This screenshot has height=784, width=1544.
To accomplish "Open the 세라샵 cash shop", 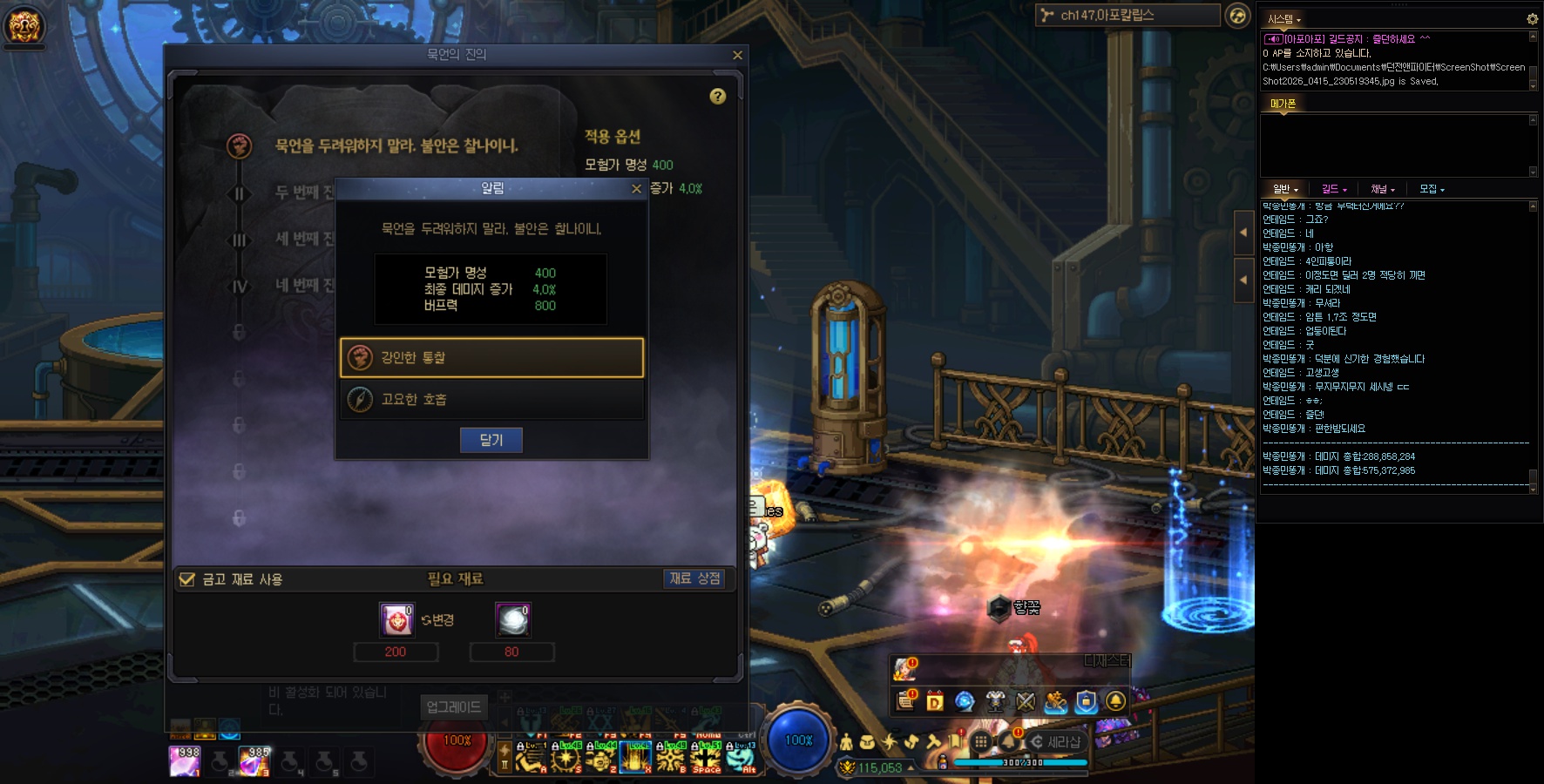I will 1056,742.
